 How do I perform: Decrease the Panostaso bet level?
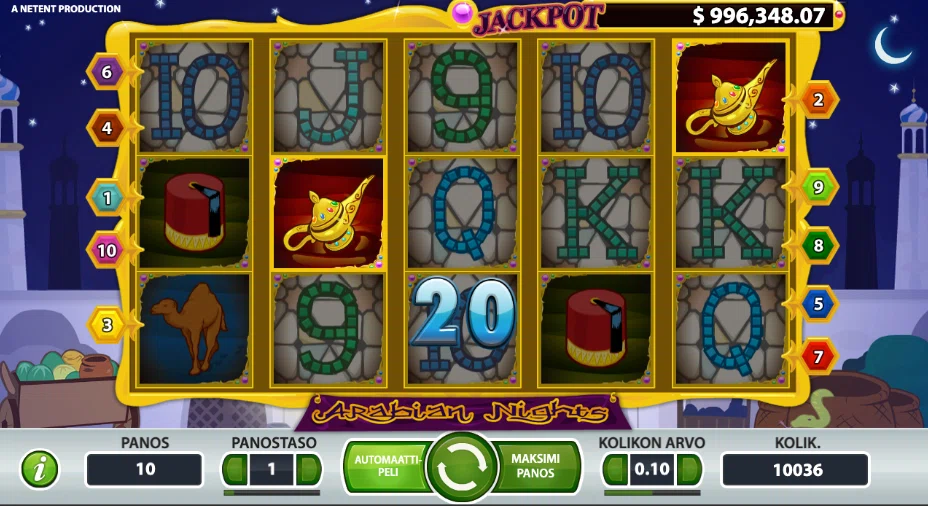(x=236, y=469)
